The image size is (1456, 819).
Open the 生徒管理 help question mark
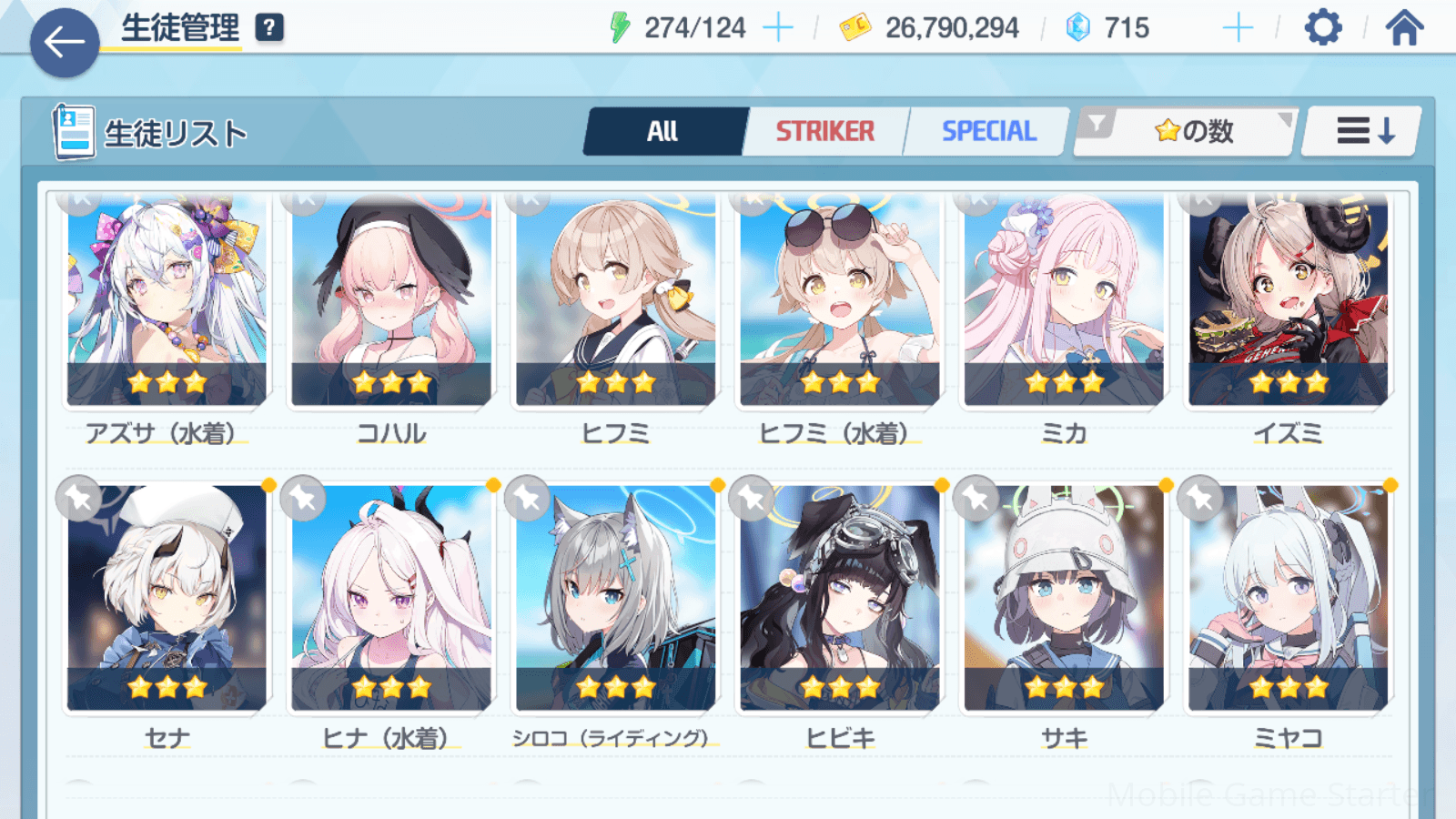point(269,28)
